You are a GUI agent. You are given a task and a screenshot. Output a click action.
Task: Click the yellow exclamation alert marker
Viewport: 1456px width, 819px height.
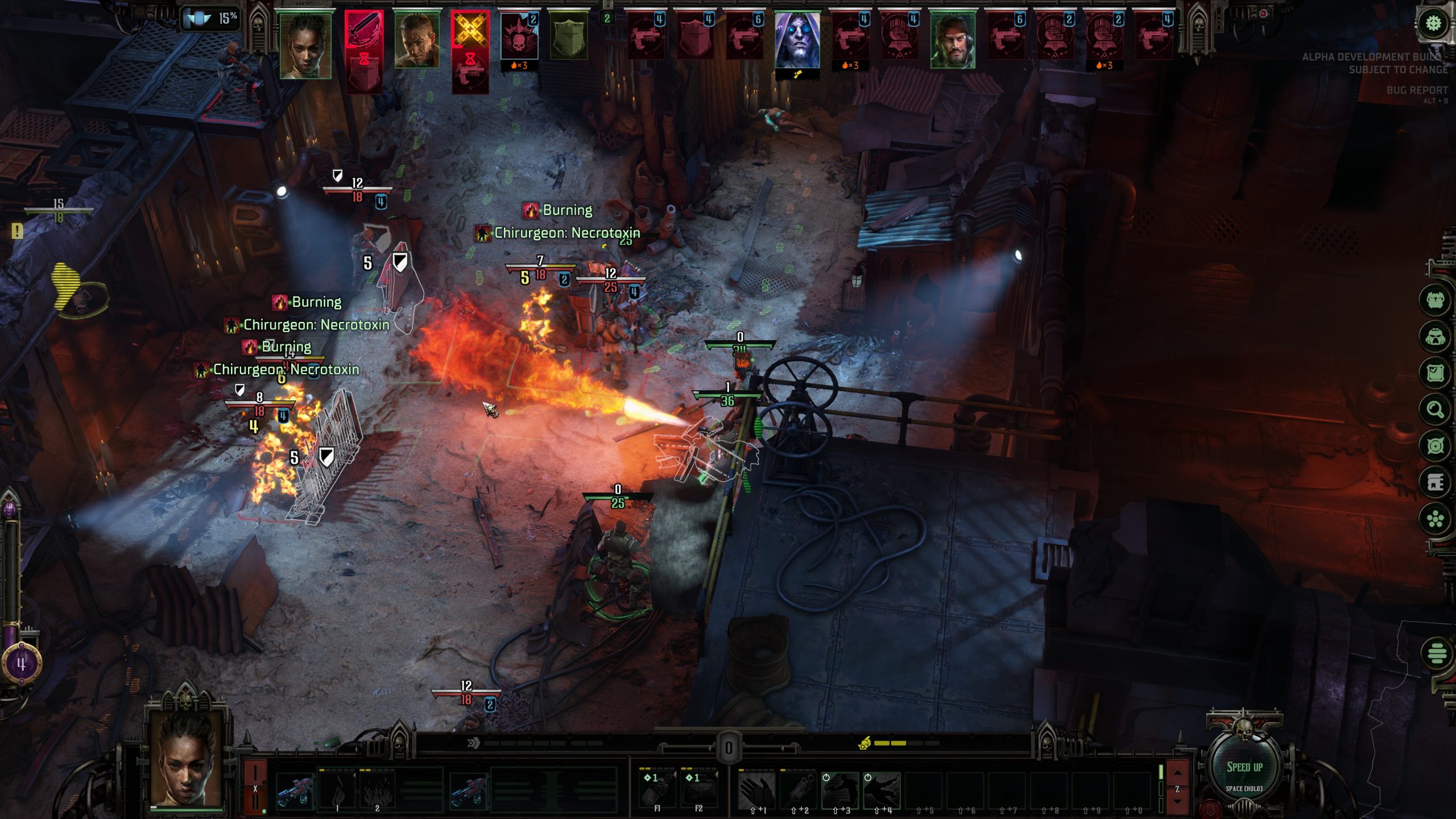(18, 231)
